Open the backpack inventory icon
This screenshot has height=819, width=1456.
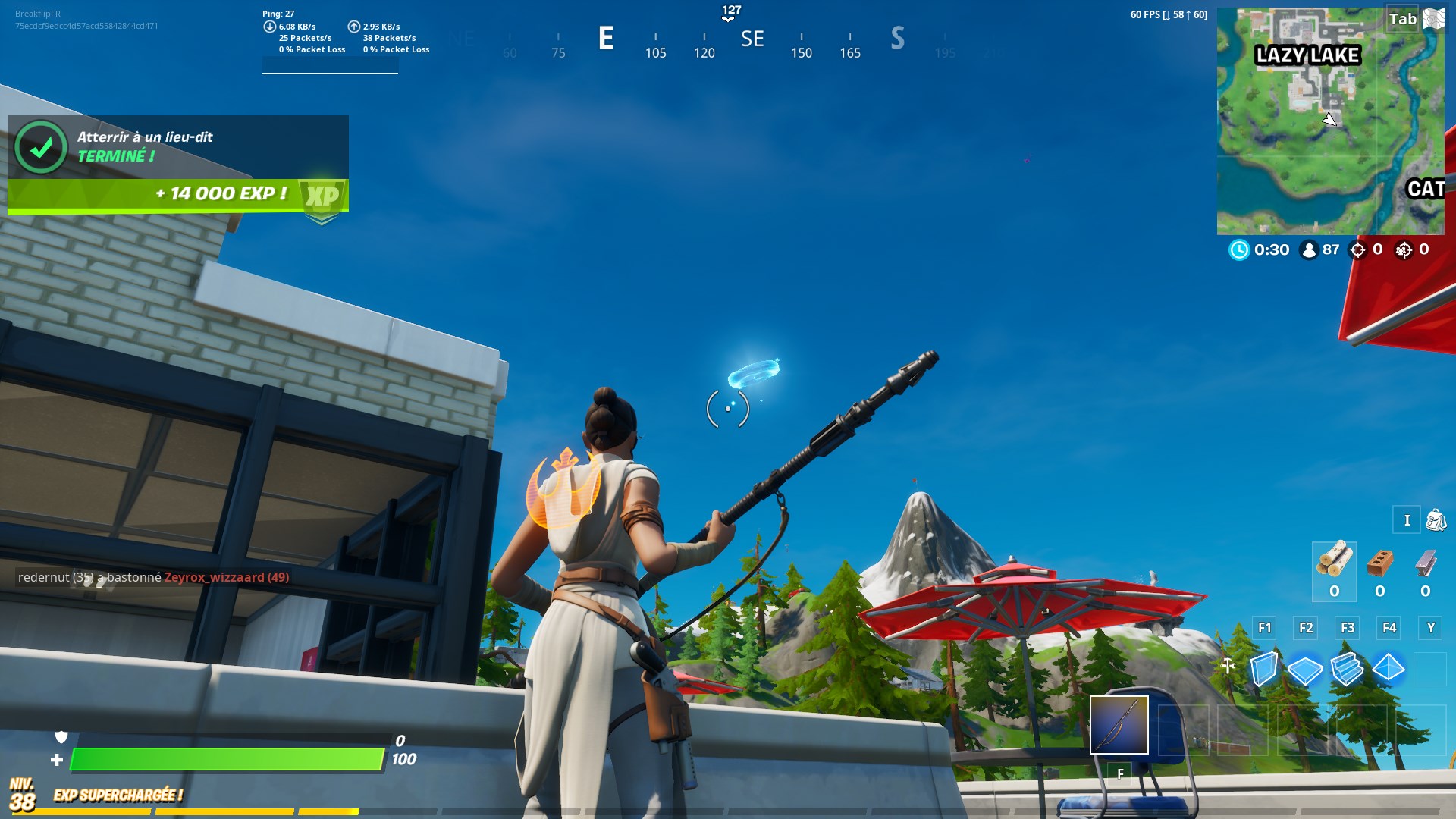(1436, 520)
